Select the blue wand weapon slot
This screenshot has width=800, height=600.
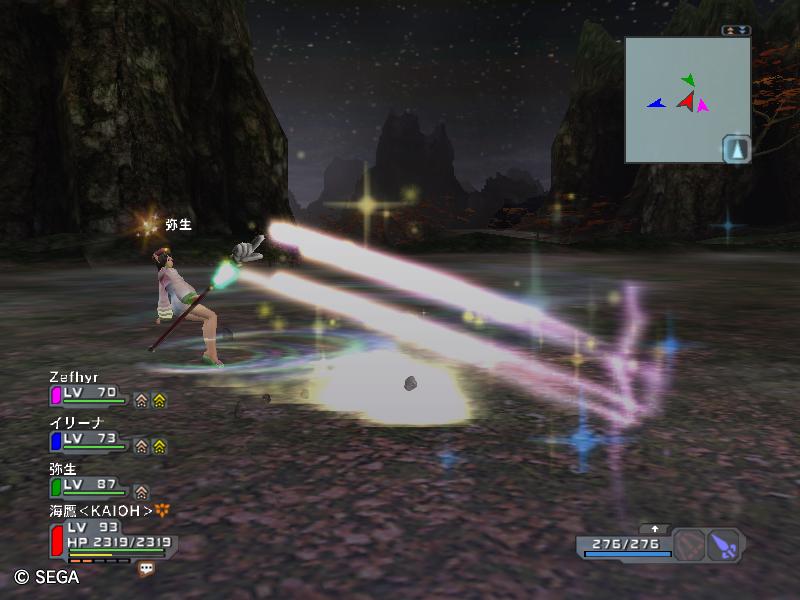pos(724,545)
